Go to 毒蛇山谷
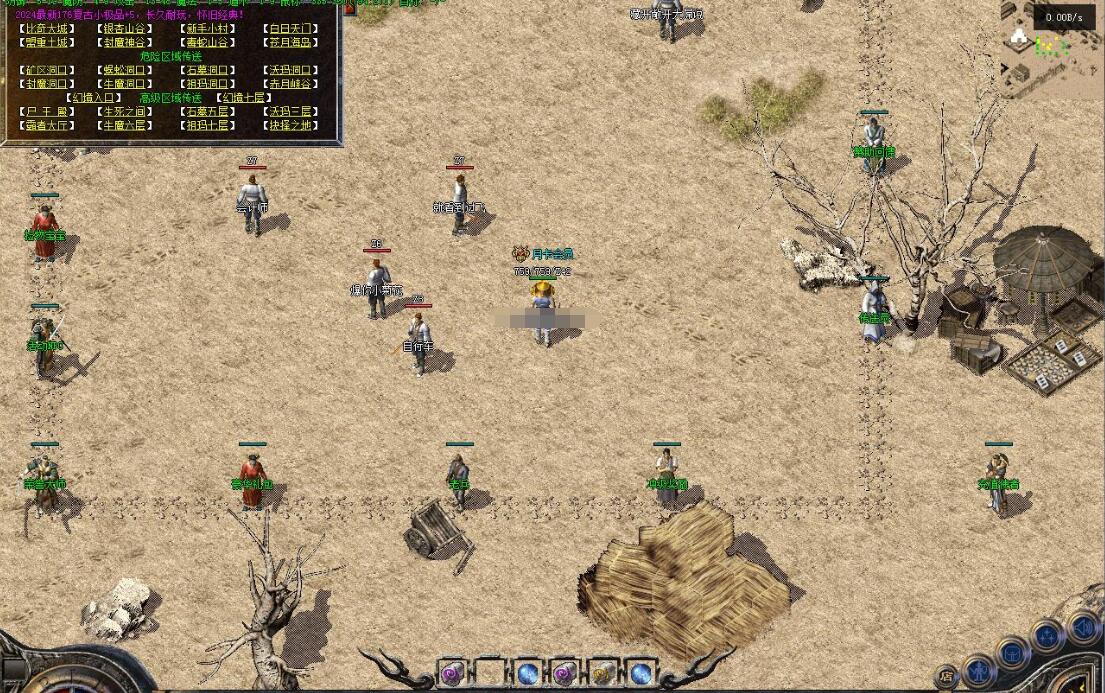Screen dimensions: 1105x693 tap(209, 43)
